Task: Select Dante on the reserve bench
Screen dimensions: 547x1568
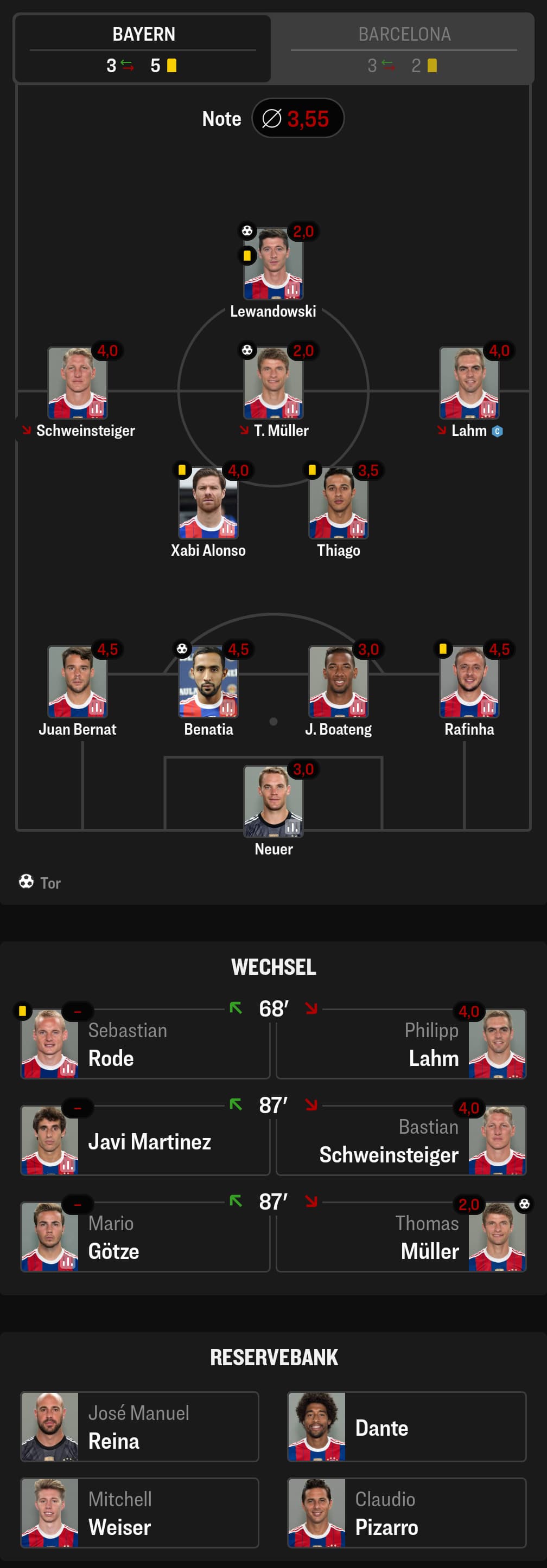Action: 406,1427
